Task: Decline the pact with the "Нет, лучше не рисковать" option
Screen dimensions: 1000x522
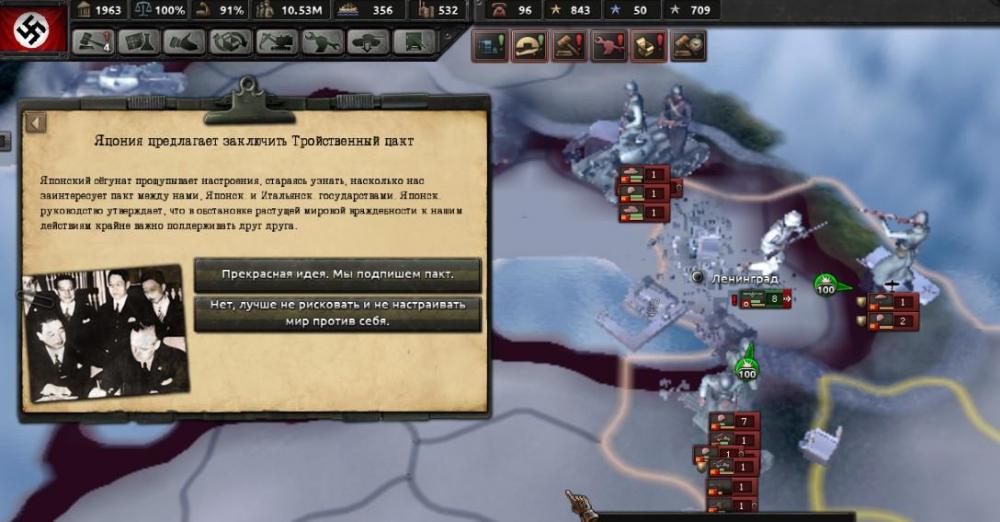Action: [x=337, y=313]
